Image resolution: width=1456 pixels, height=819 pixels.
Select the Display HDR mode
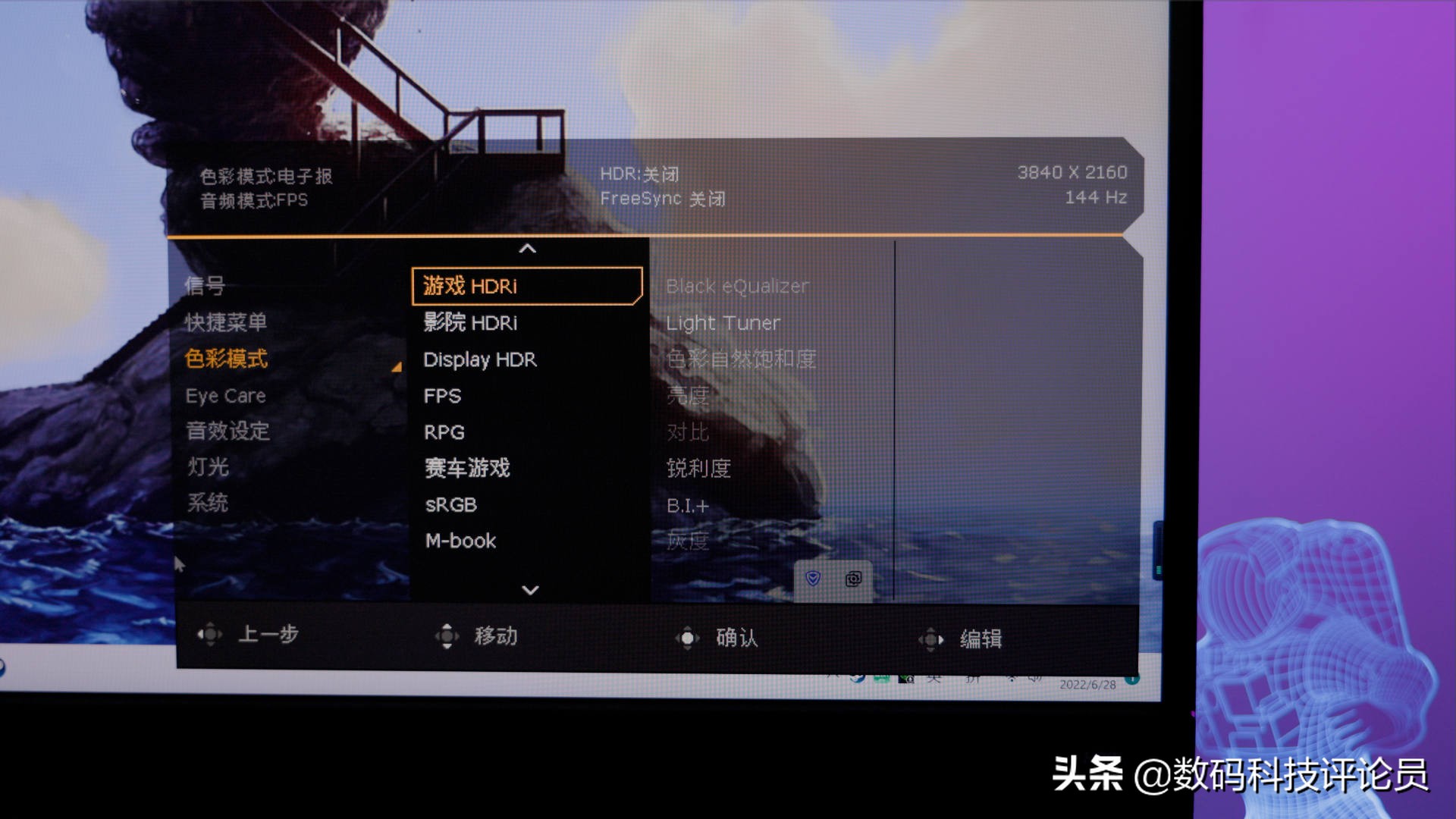pos(479,359)
